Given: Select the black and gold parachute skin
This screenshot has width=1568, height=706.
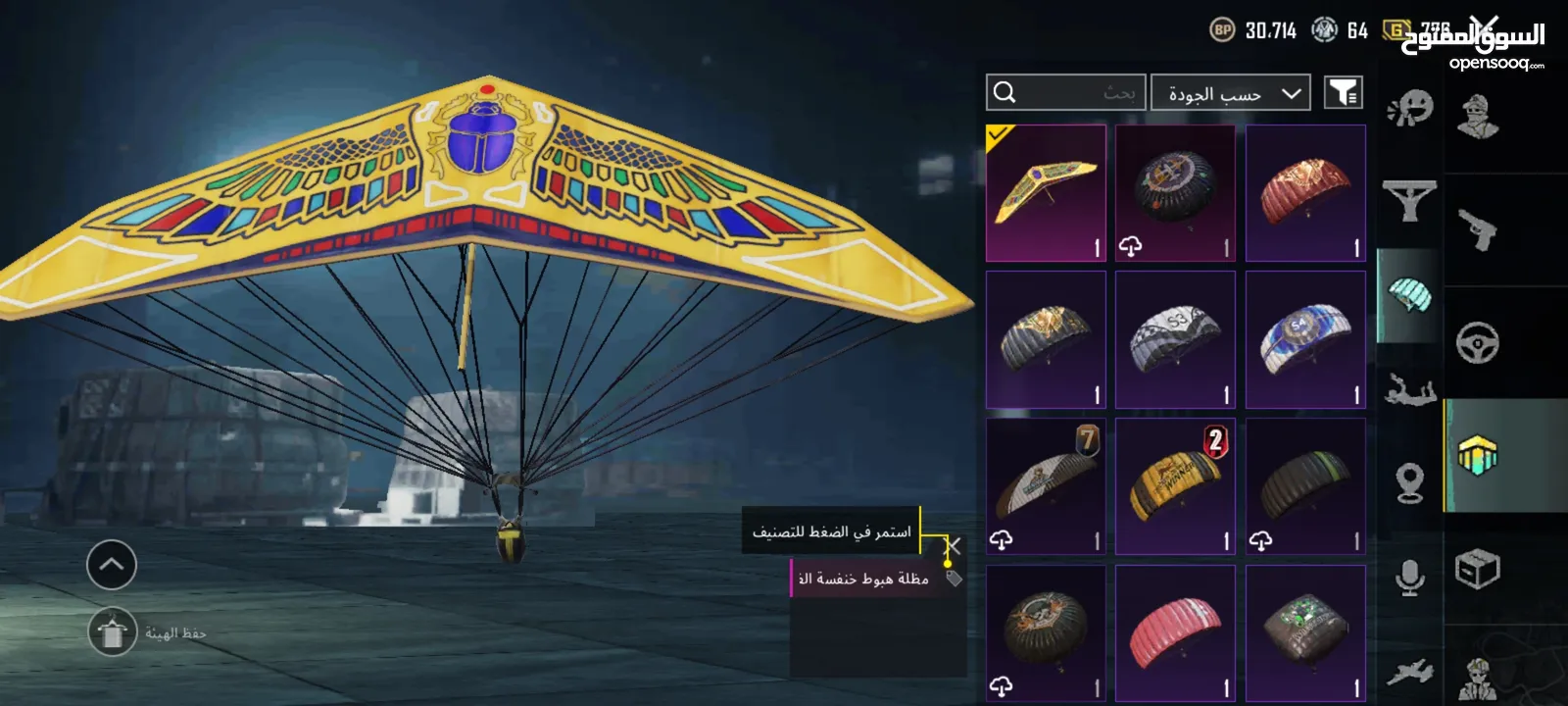Looking at the screenshot, I should [x=1046, y=339].
